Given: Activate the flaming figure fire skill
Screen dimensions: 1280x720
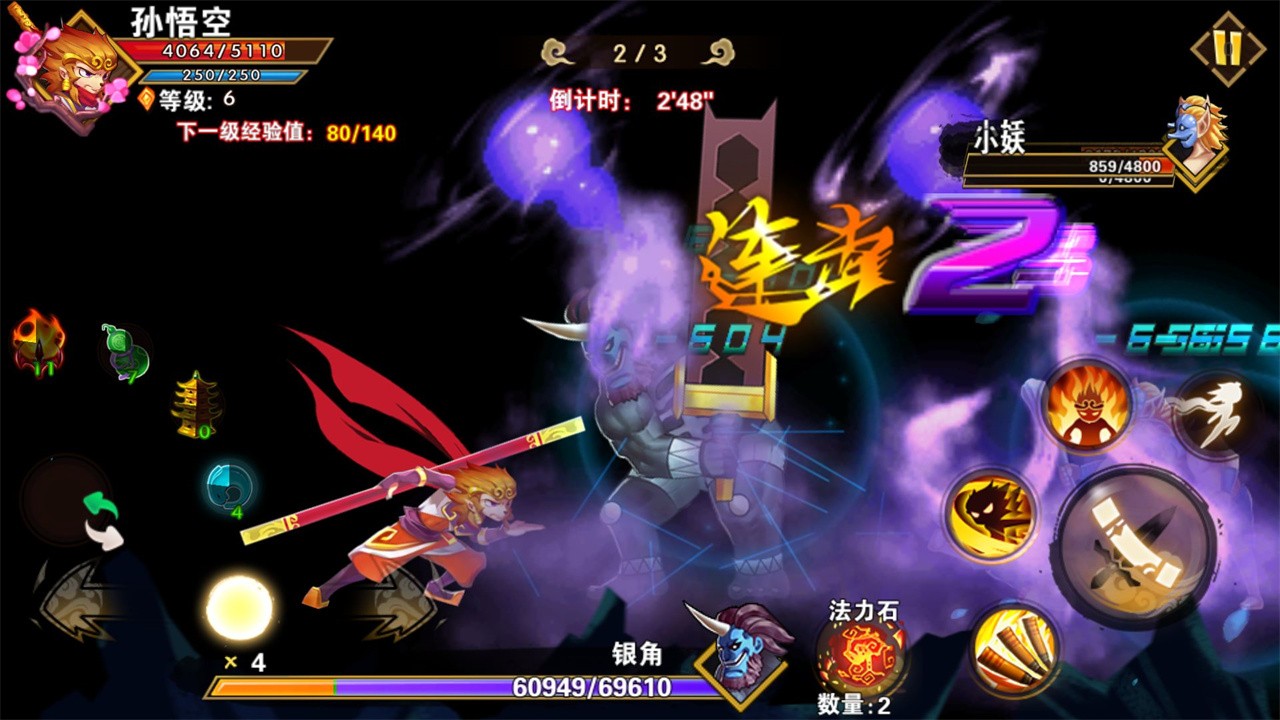Looking at the screenshot, I should coord(1086,405).
